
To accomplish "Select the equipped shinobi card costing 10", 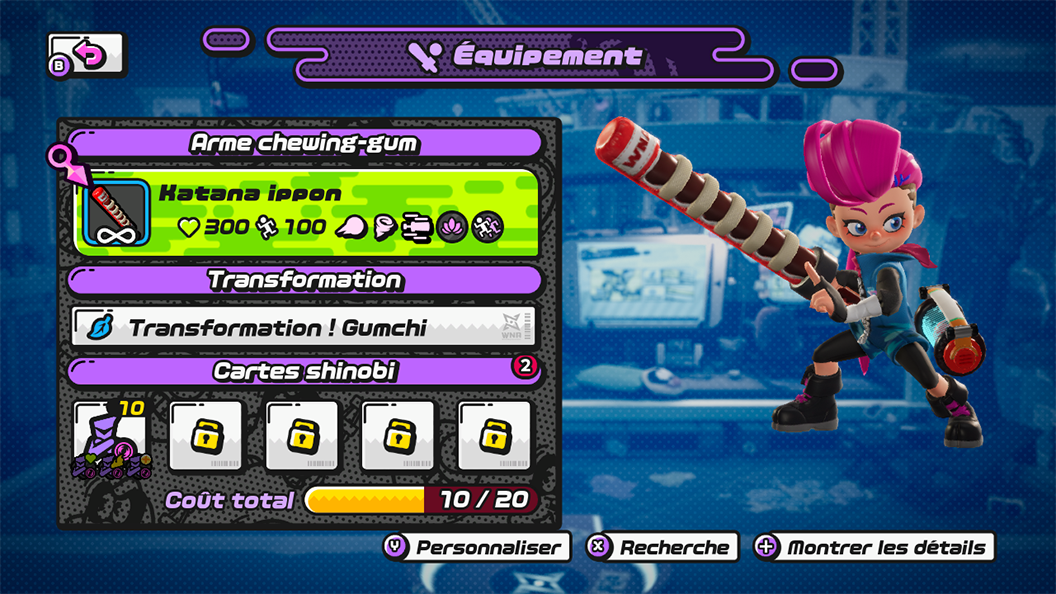I will point(110,437).
